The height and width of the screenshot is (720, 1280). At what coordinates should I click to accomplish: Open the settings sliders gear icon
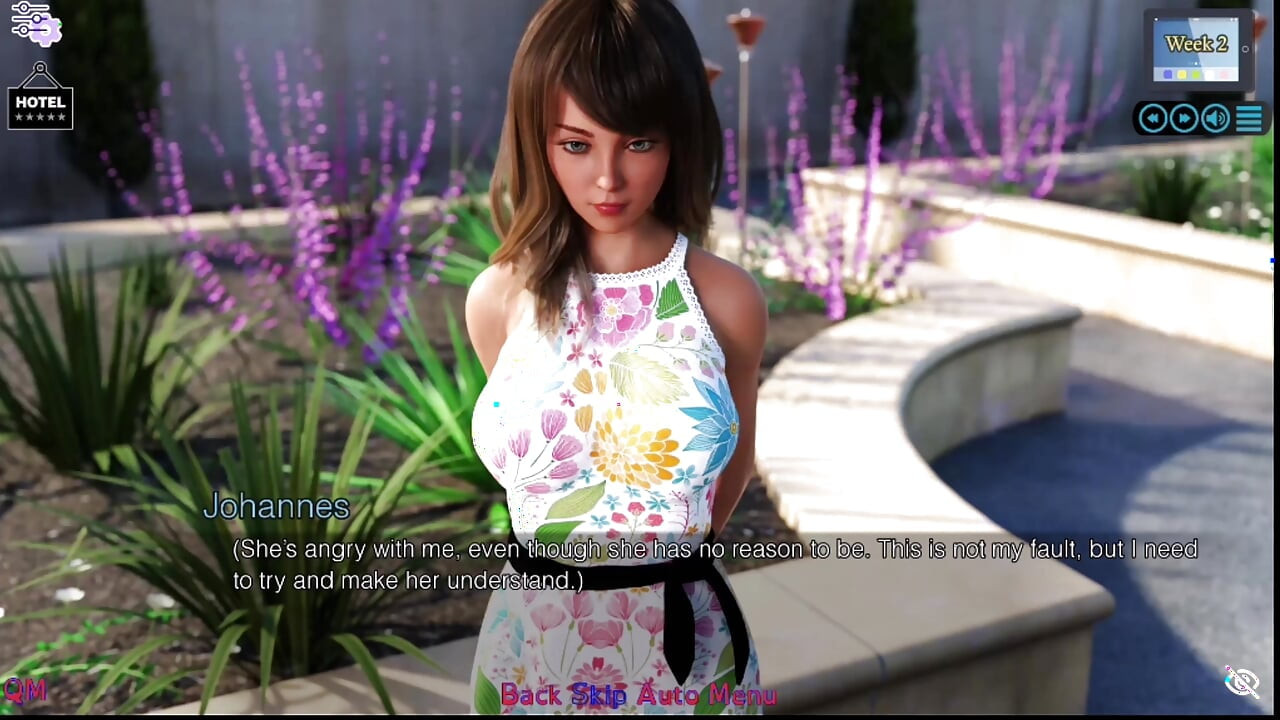tap(36, 23)
